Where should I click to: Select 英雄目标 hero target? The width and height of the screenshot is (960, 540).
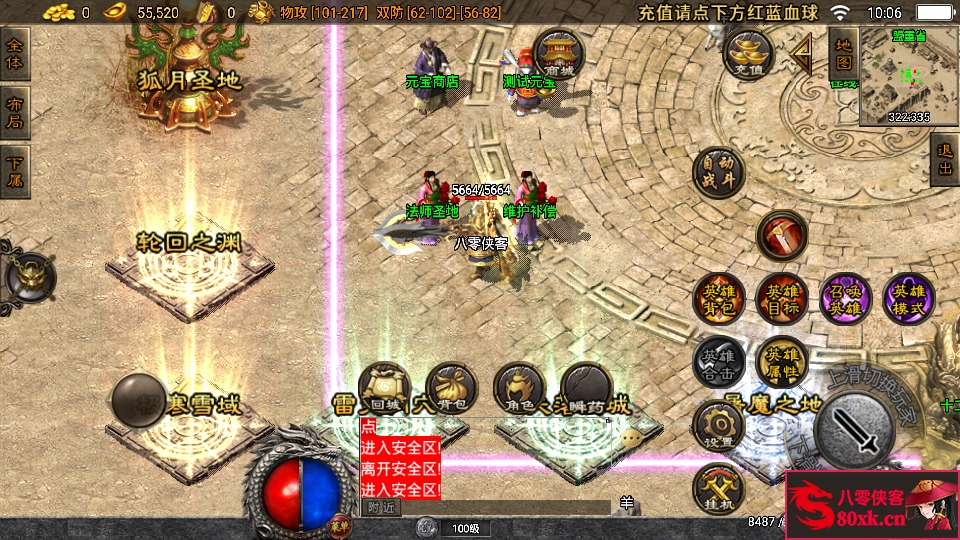pos(782,299)
